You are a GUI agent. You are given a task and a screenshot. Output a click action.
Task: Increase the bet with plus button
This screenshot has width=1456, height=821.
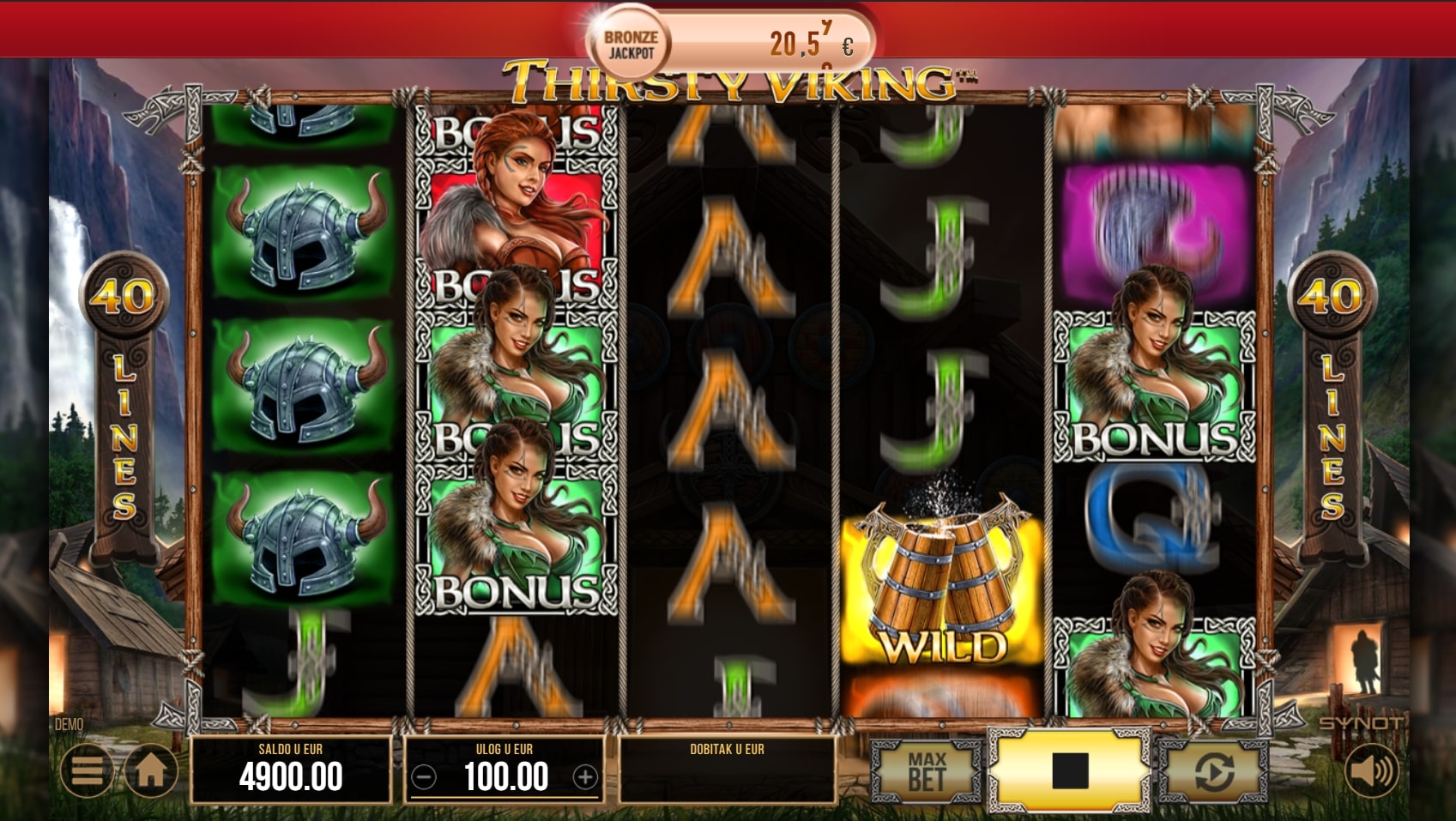pyautogui.click(x=585, y=777)
